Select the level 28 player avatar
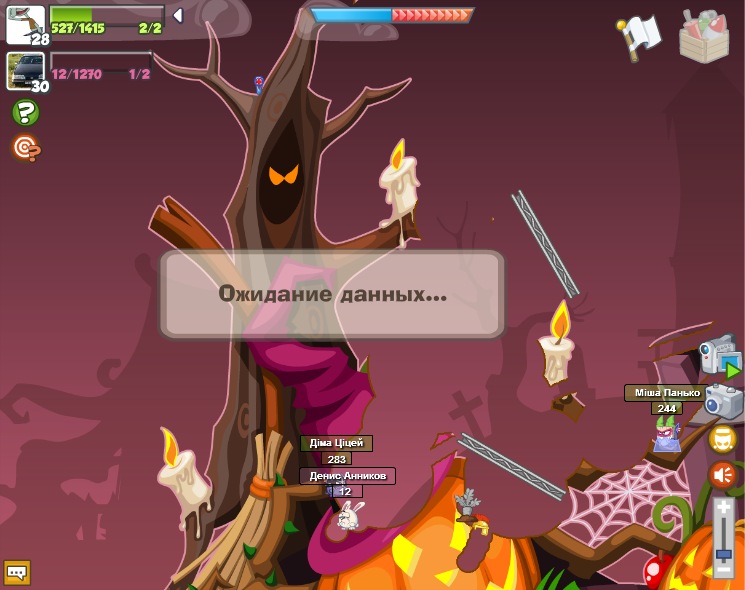 [25, 24]
